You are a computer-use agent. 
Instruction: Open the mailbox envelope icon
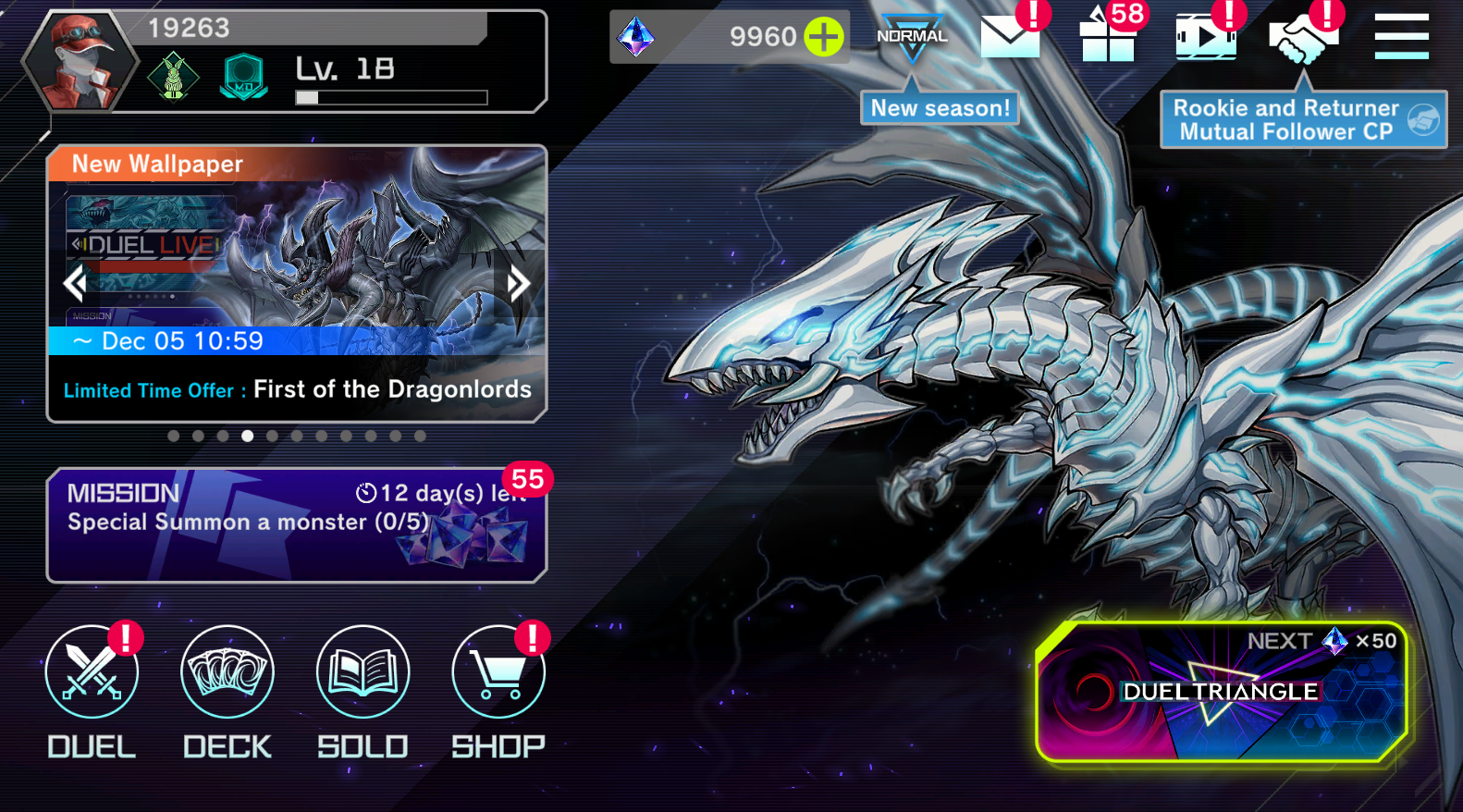tap(1010, 37)
